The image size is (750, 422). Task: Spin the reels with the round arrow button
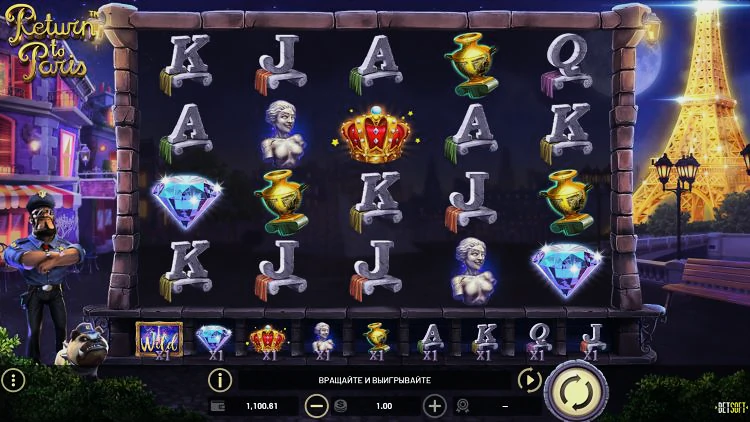[576, 390]
